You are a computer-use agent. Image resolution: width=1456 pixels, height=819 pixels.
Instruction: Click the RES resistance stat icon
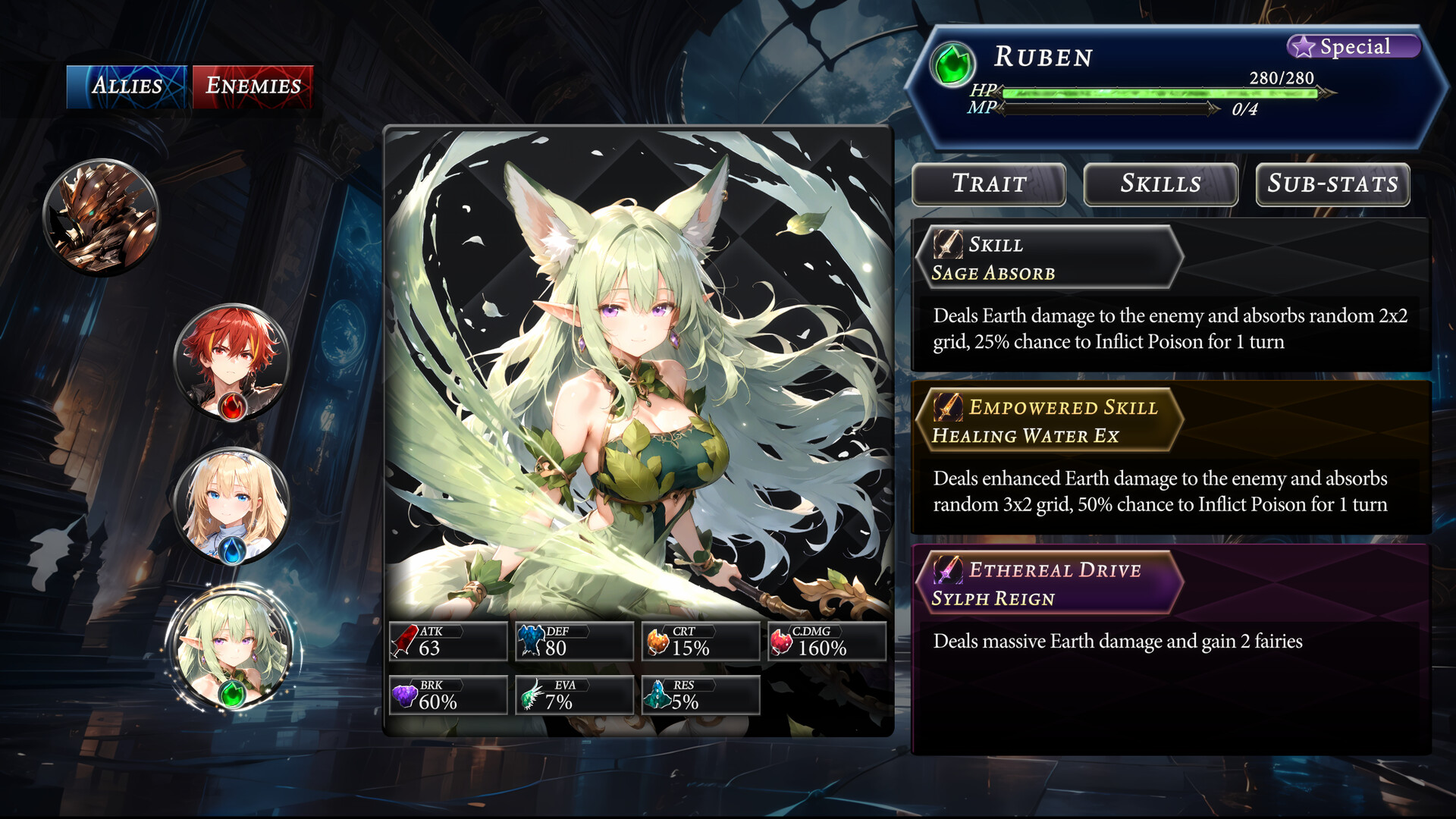click(x=655, y=694)
